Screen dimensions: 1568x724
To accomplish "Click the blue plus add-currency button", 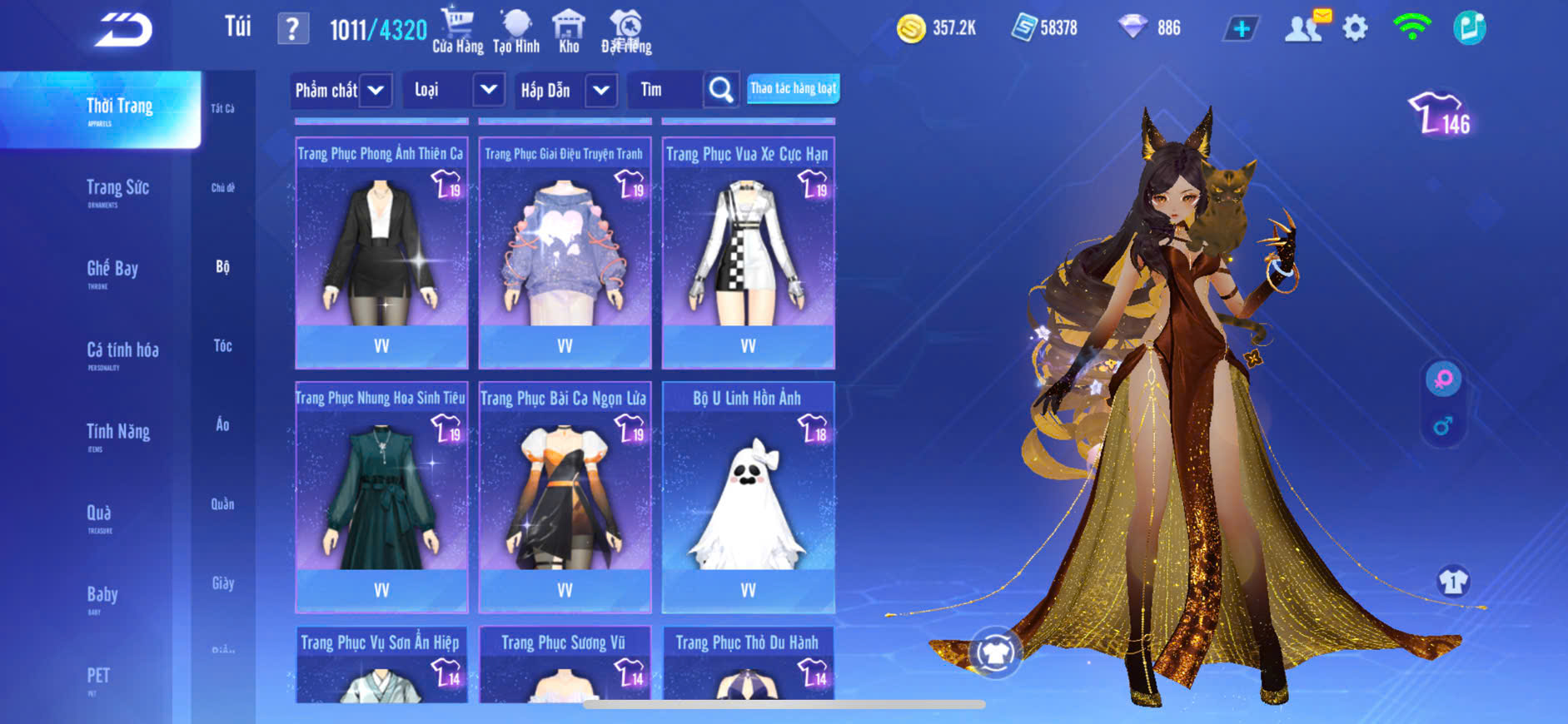I will [1241, 29].
